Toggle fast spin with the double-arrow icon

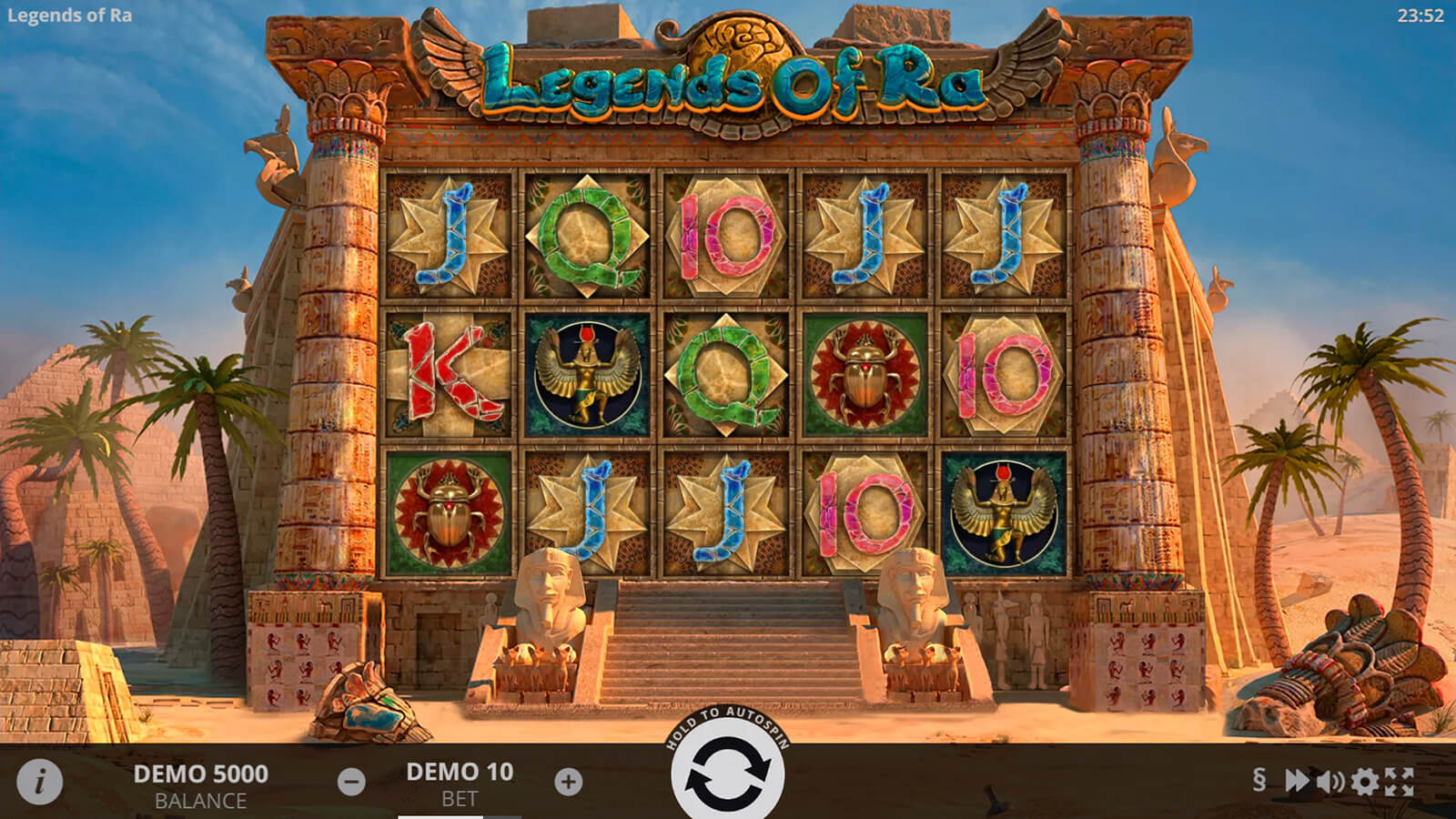(1296, 781)
